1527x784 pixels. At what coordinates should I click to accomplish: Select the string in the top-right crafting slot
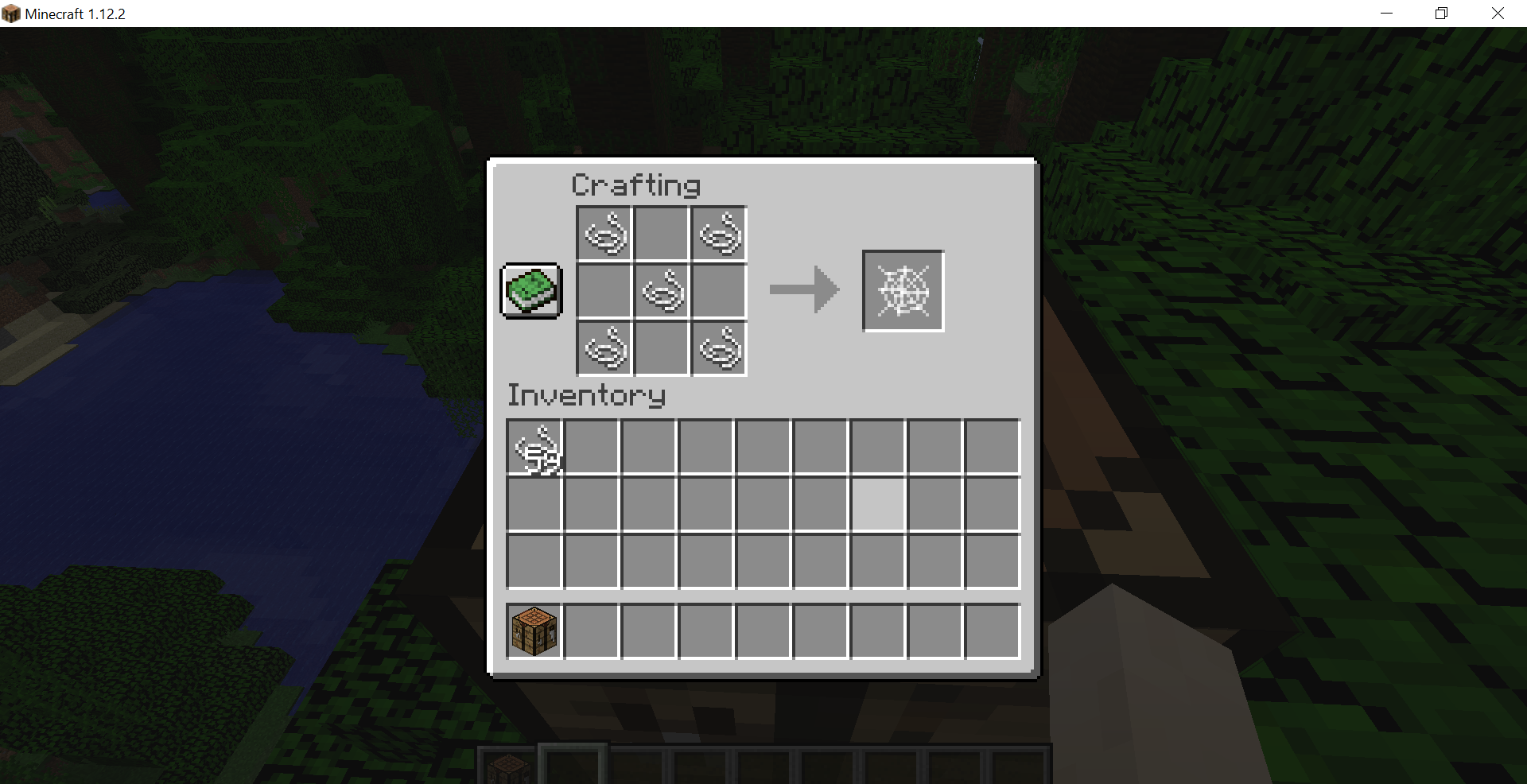(x=719, y=233)
